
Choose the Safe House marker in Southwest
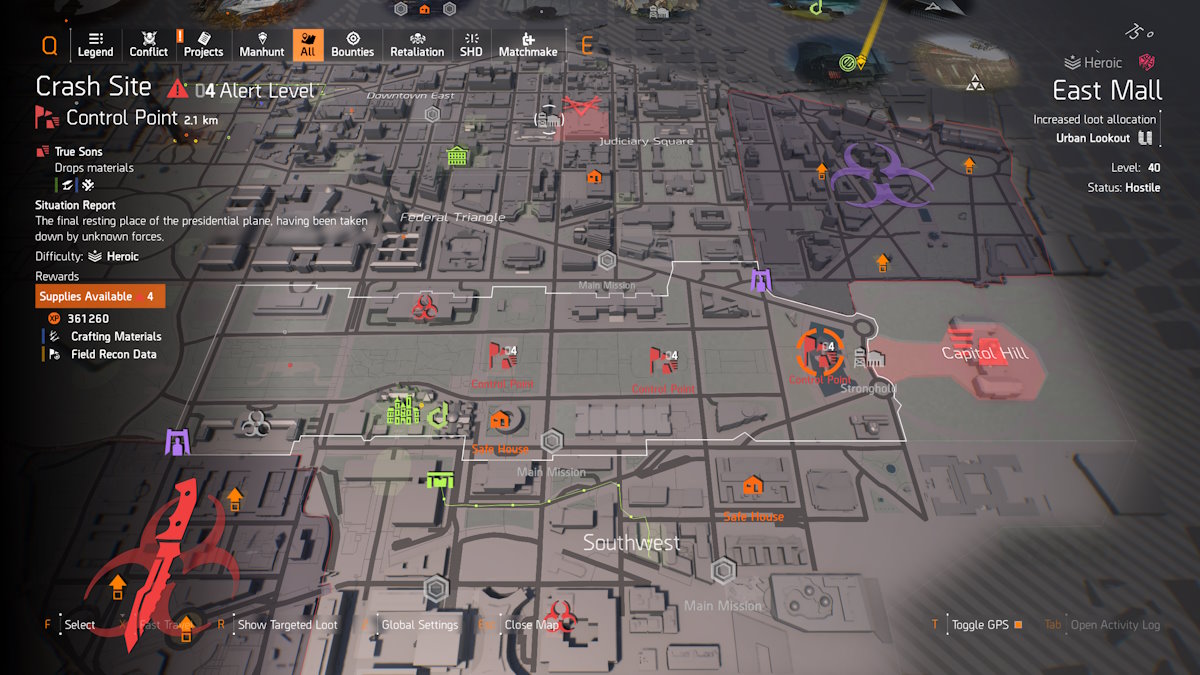(753, 487)
